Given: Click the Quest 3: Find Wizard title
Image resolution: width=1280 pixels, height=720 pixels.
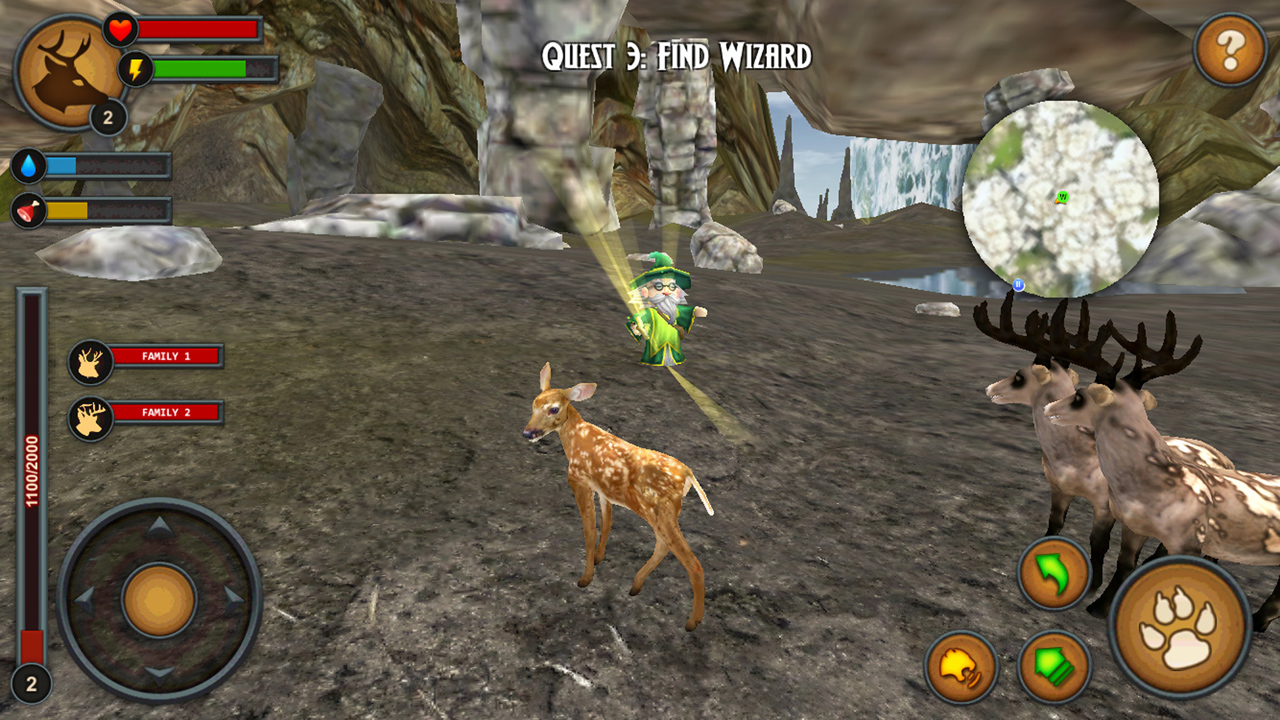Looking at the screenshot, I should [679, 56].
